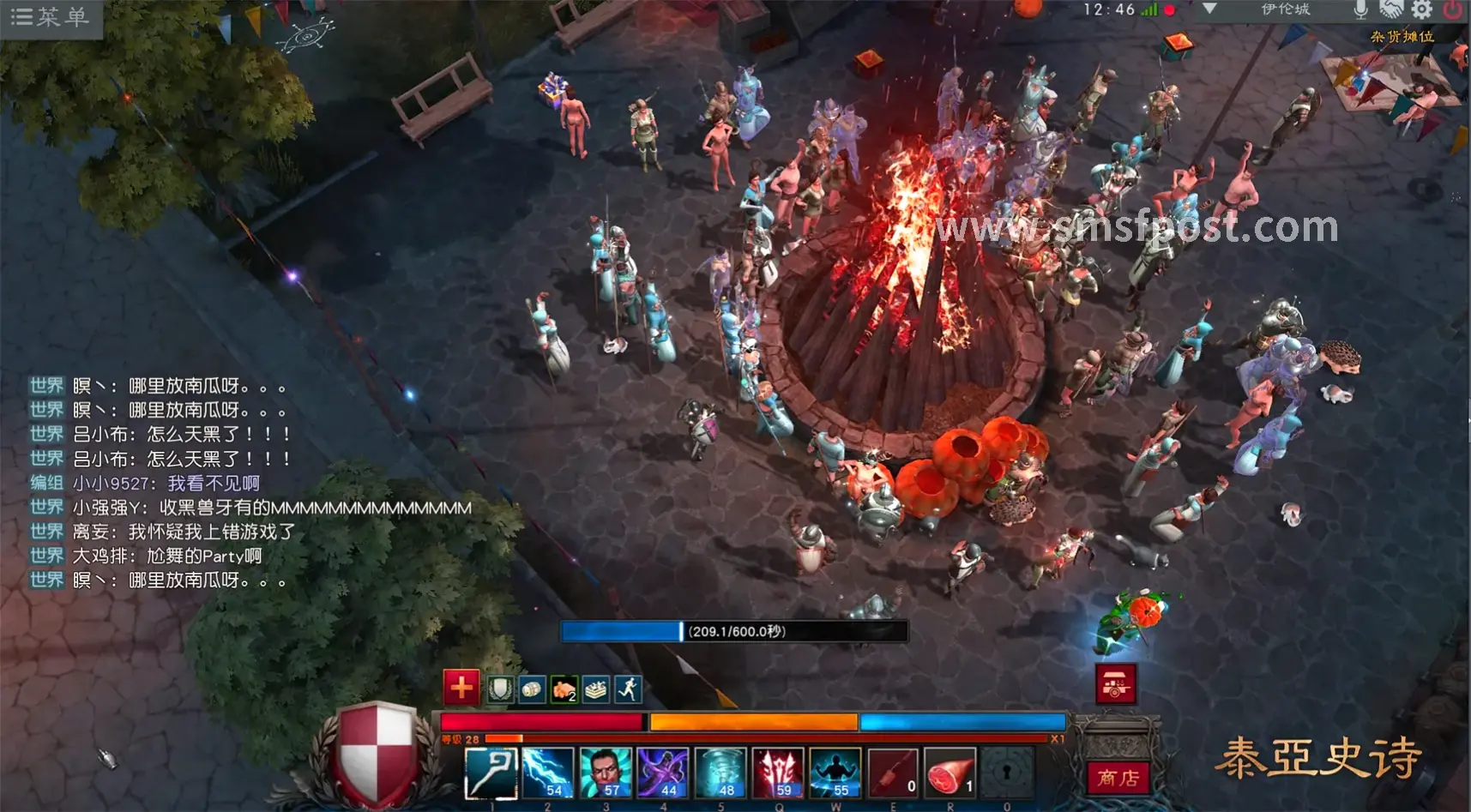This screenshot has width=1471, height=812.
Task: Toggle the microphone icon
Action: pos(1360,10)
